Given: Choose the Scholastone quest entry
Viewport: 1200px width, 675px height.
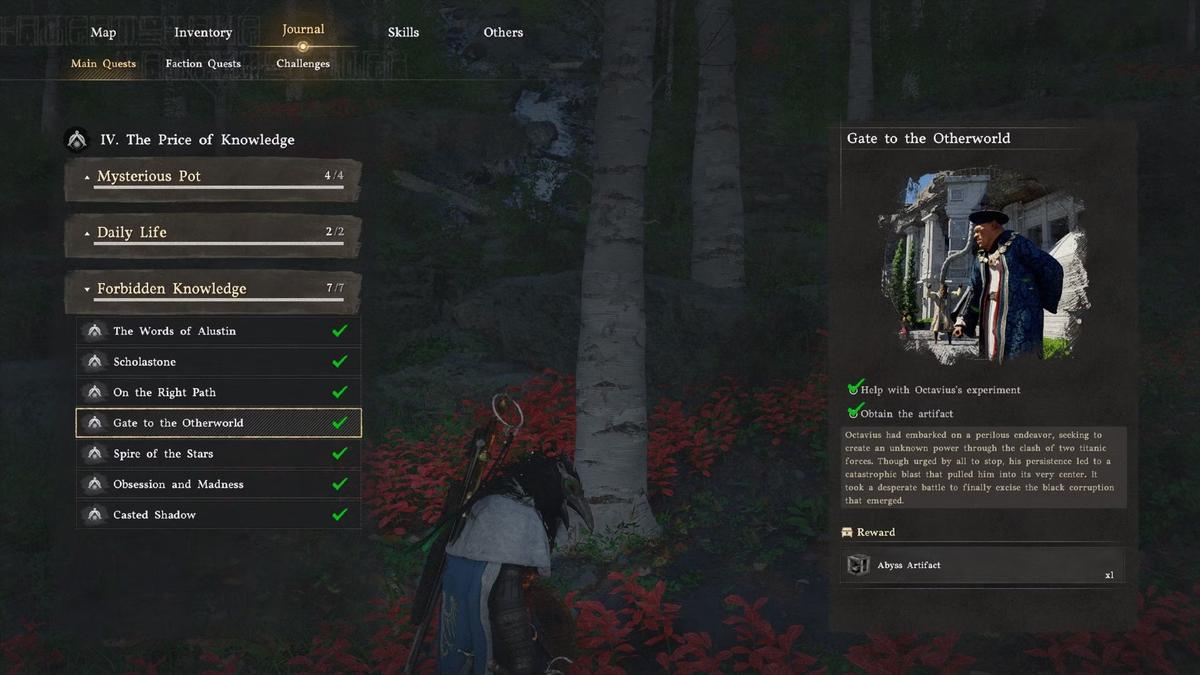Looking at the screenshot, I should (218, 362).
